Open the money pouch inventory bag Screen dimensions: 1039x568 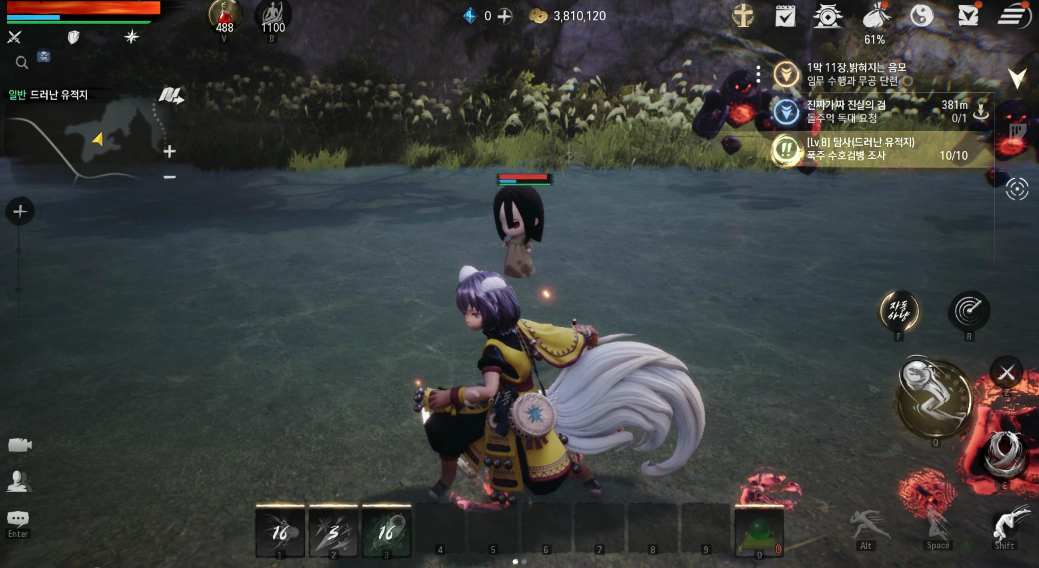tap(875, 16)
